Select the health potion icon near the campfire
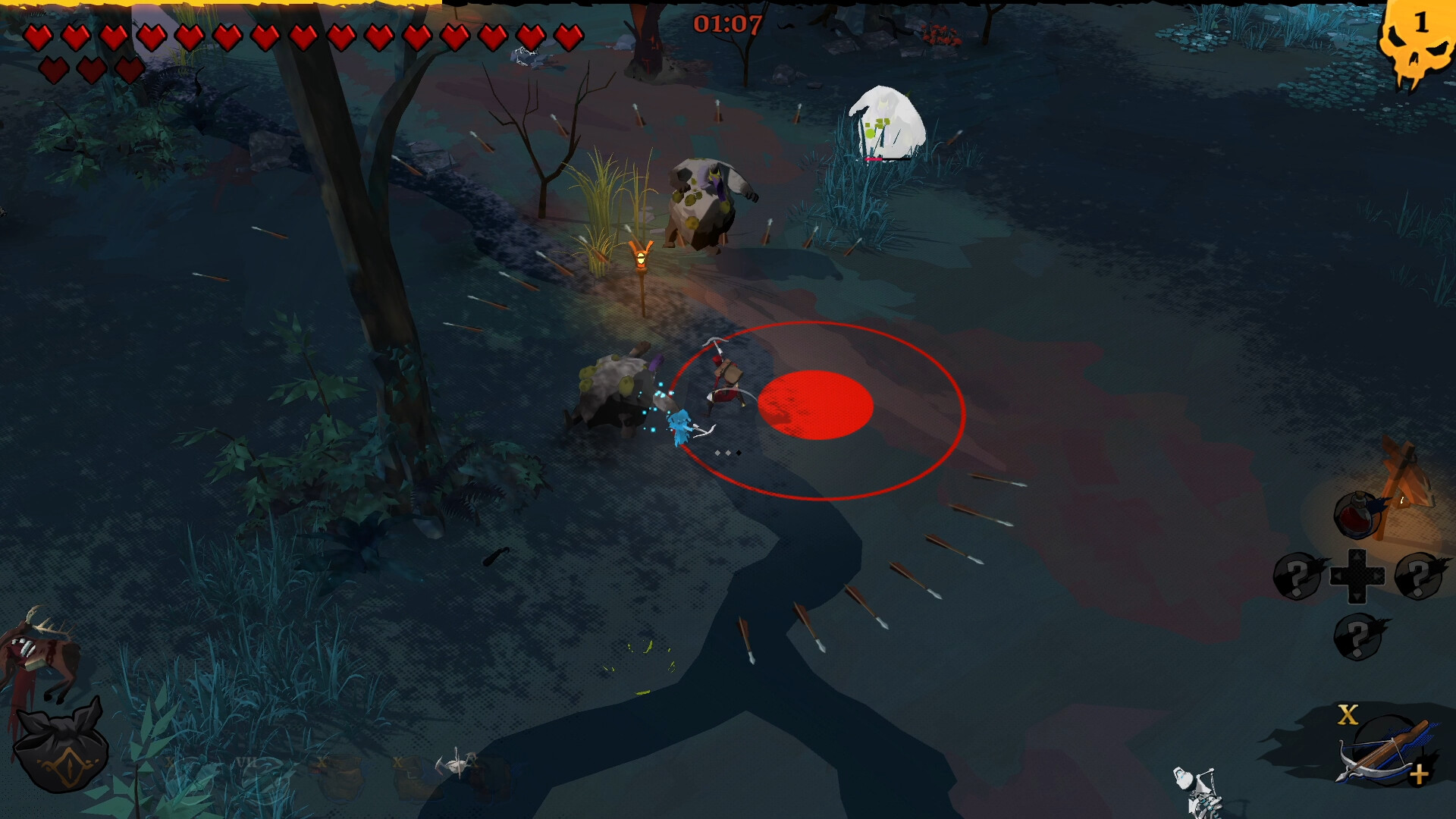This screenshot has height=819, width=1456. (1355, 514)
